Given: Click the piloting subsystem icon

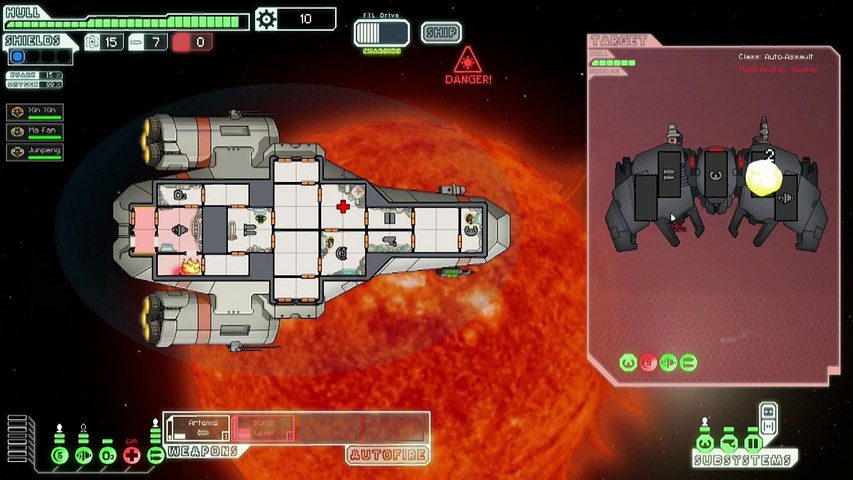Looking at the screenshot, I should coord(705,443).
